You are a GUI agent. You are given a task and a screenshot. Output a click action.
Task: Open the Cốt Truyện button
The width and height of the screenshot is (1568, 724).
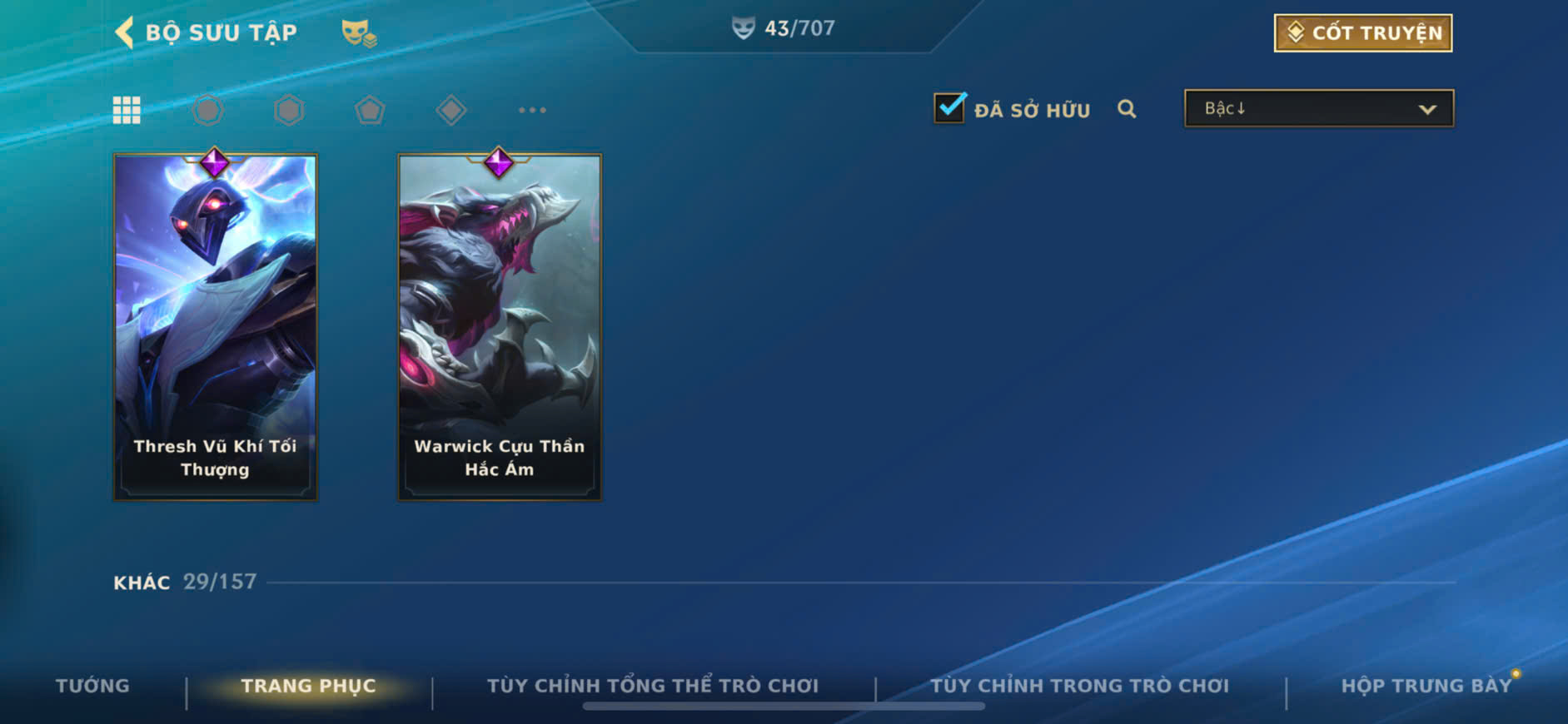click(x=1362, y=33)
